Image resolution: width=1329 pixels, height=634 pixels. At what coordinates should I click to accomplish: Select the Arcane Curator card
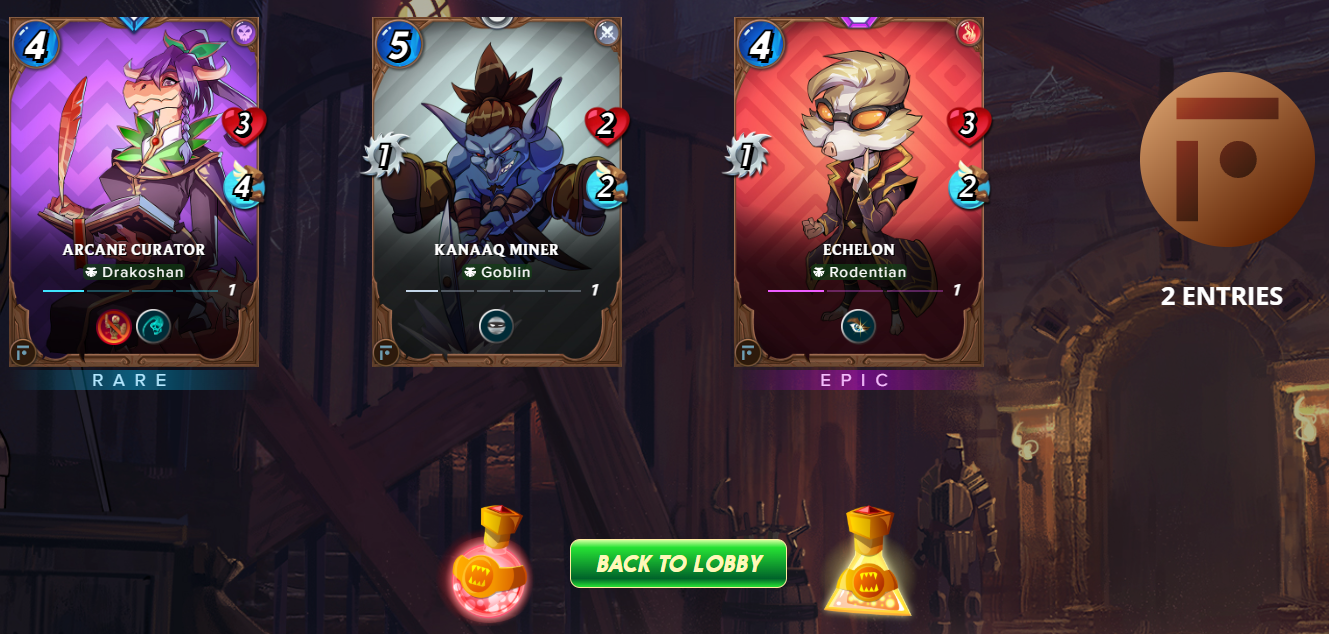134,190
